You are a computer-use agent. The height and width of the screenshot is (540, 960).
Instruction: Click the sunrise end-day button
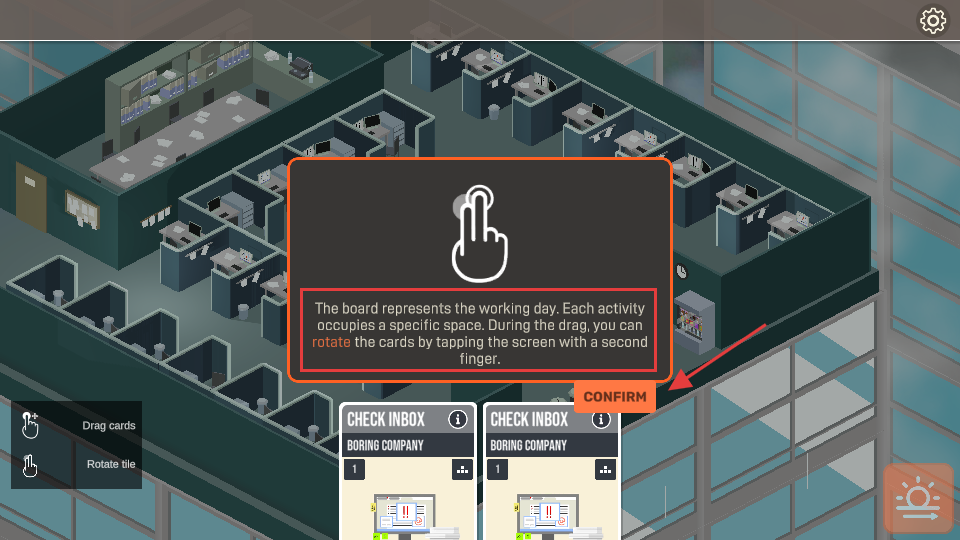pos(918,498)
